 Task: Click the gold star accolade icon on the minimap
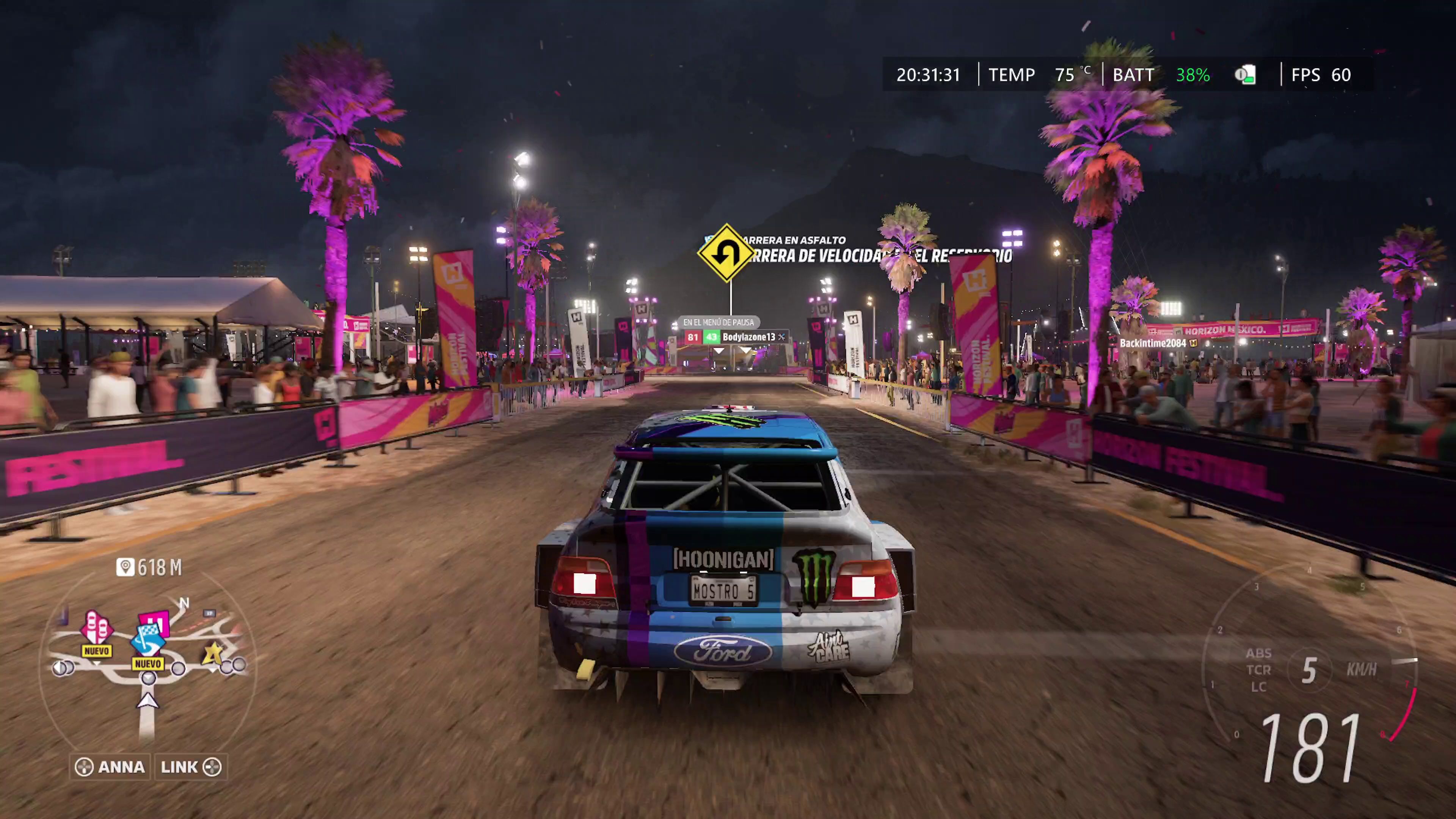[x=212, y=654]
